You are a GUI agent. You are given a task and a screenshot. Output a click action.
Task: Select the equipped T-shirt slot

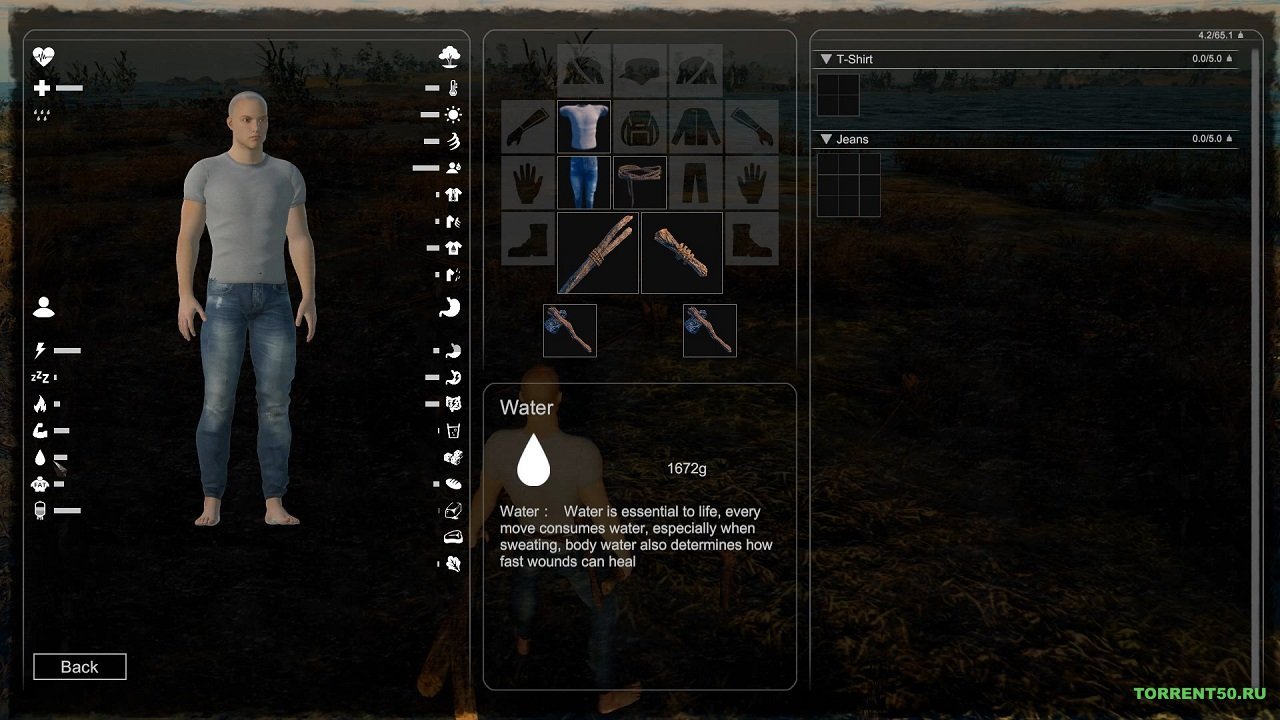(x=584, y=127)
